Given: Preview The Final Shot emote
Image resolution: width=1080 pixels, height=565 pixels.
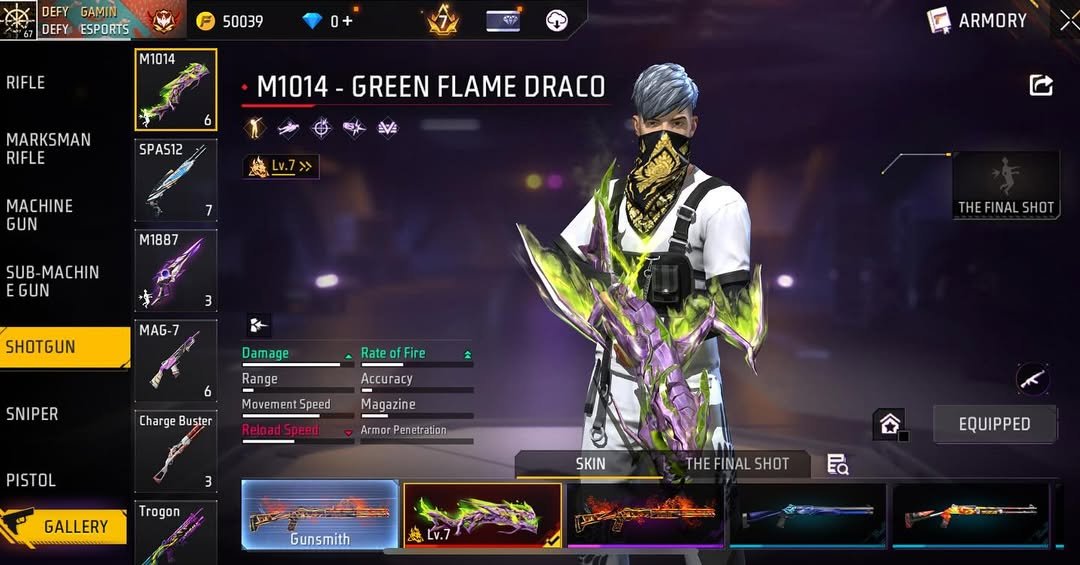Looking at the screenshot, I should [1006, 185].
